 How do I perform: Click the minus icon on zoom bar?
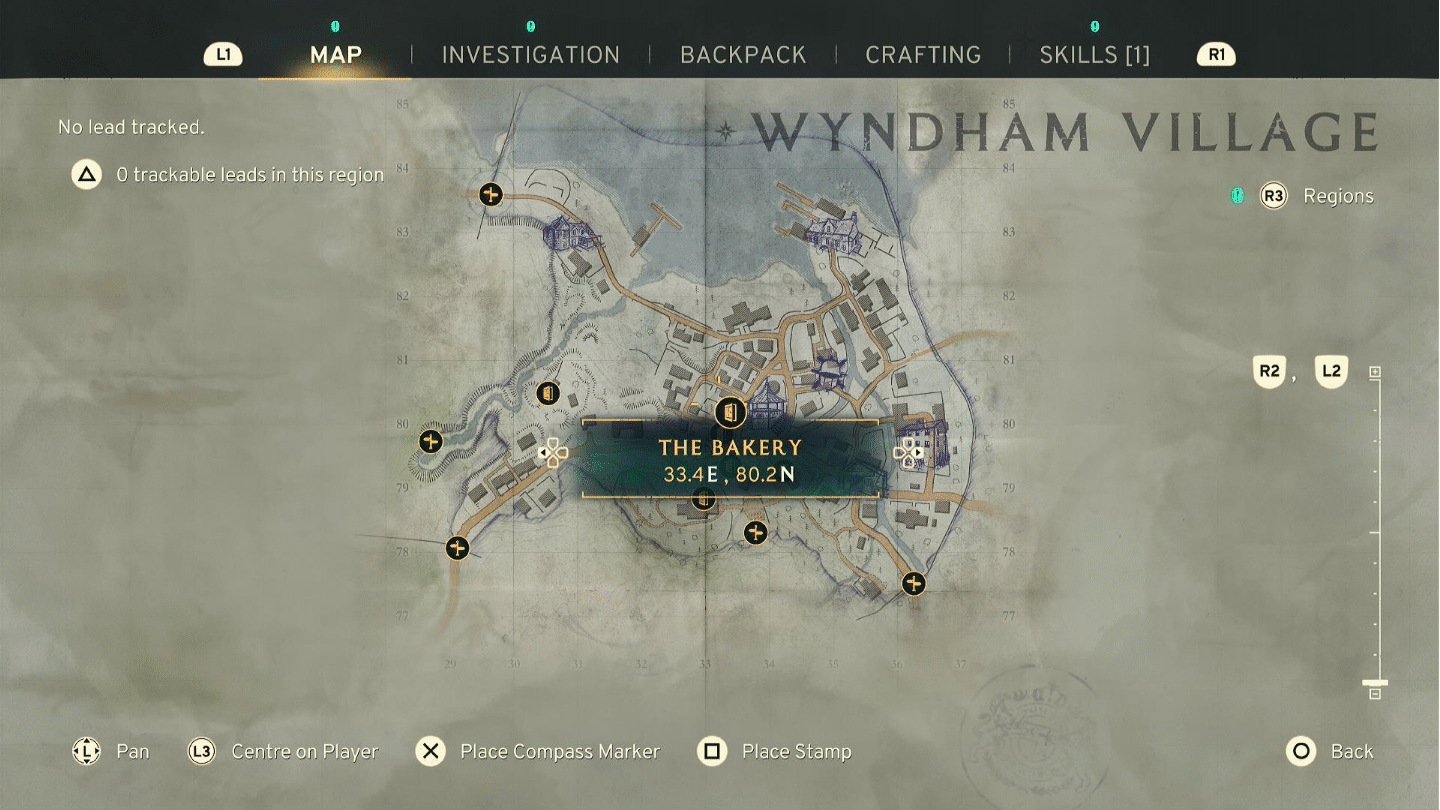(x=1375, y=694)
